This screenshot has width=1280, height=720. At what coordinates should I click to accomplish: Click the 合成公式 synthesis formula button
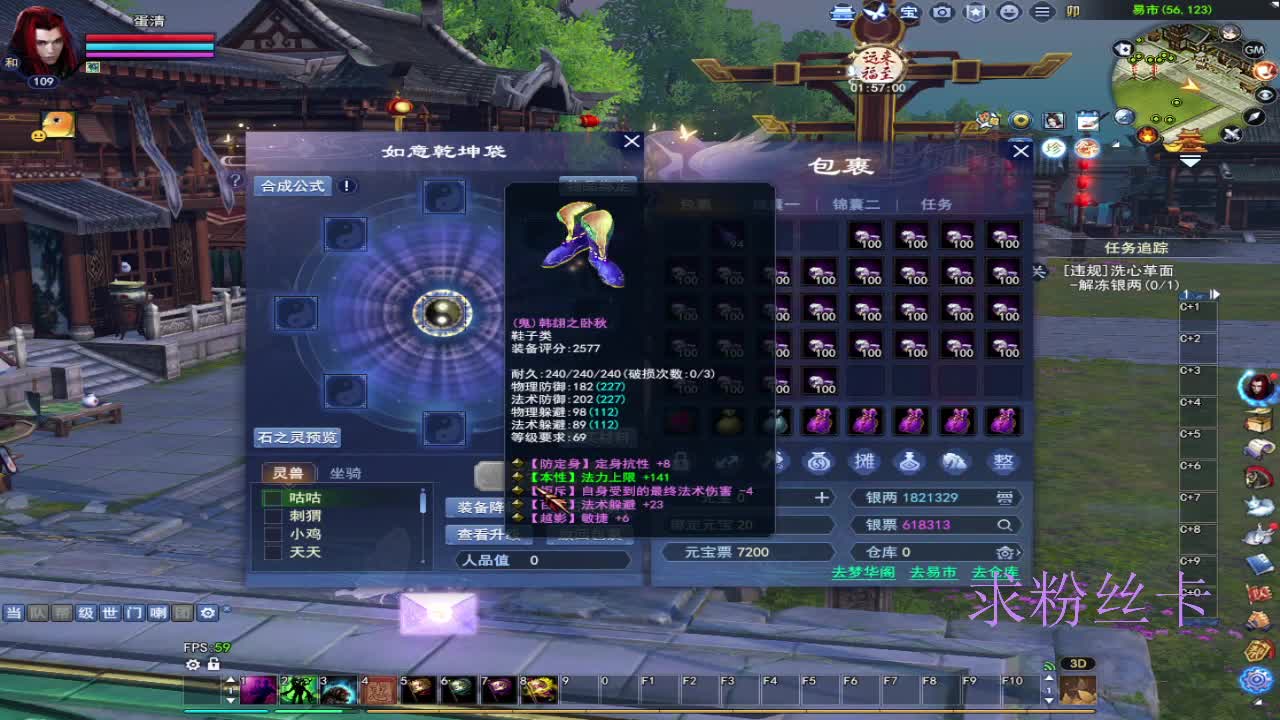pos(293,186)
